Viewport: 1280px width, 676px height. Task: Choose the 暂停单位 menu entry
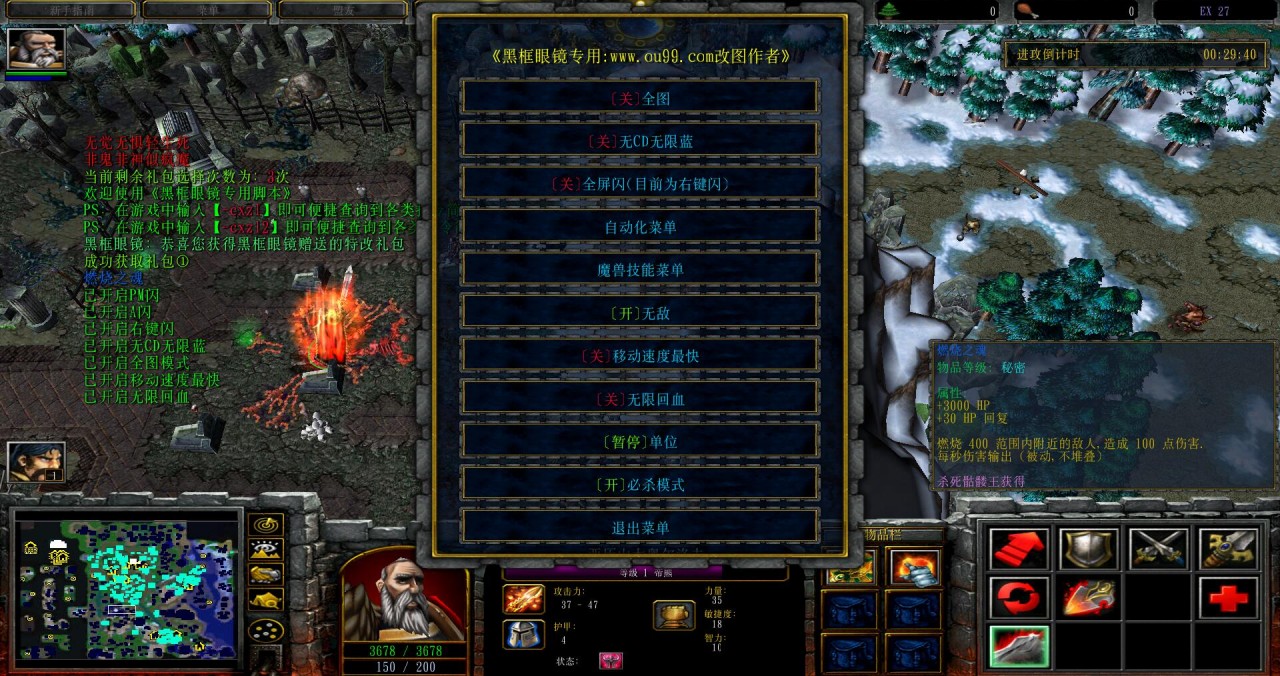pyautogui.click(x=640, y=442)
